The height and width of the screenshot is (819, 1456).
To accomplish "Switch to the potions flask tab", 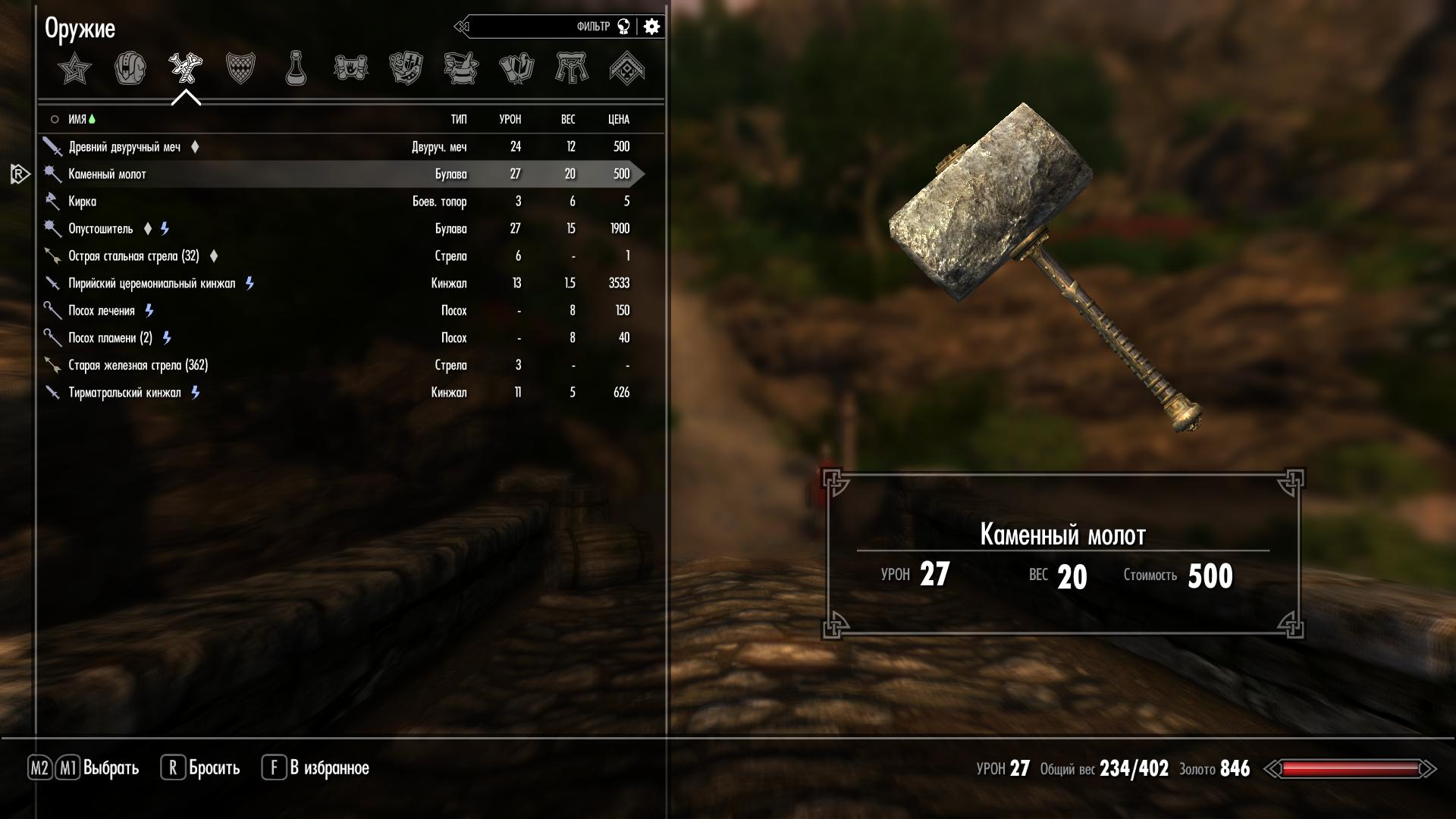I will click(296, 69).
